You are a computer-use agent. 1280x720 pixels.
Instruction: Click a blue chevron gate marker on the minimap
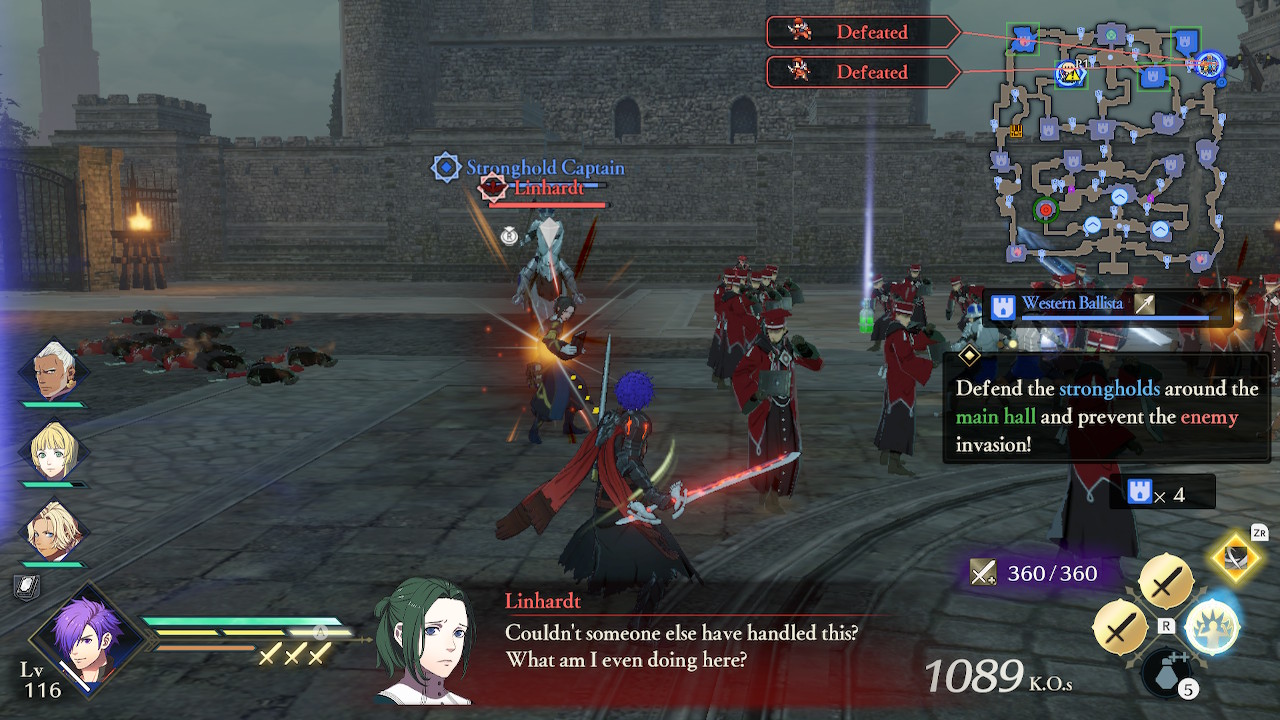pyautogui.click(x=1120, y=198)
